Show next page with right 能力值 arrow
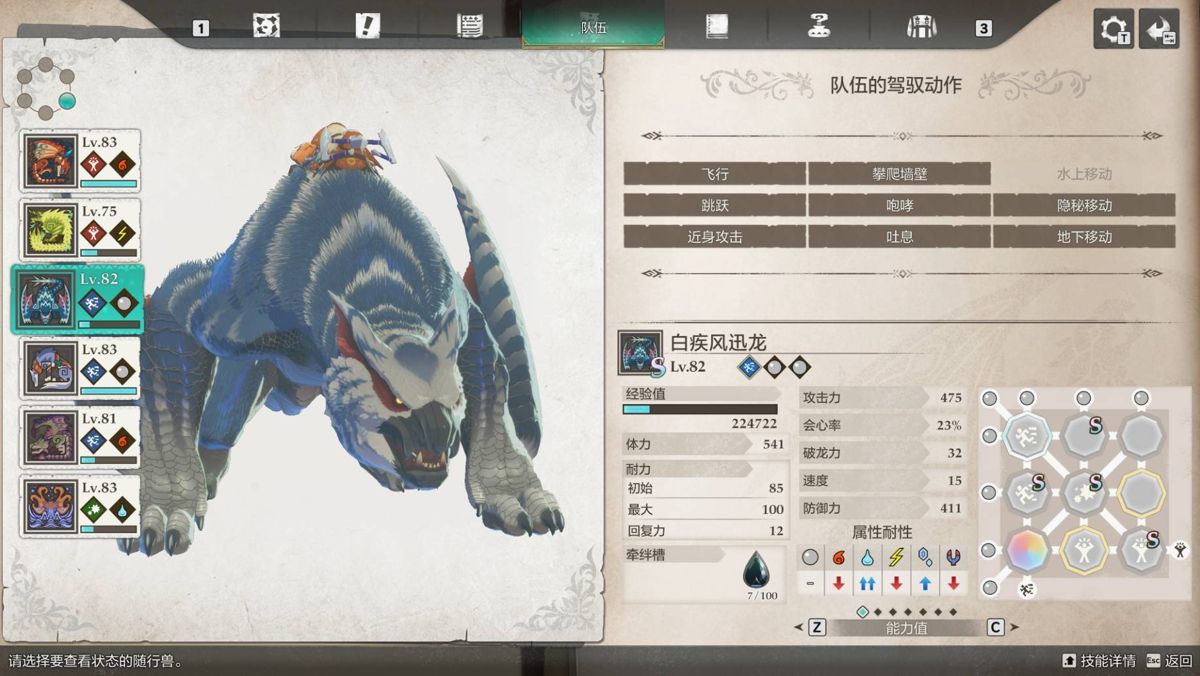Image resolution: width=1200 pixels, height=676 pixels. [1012, 627]
